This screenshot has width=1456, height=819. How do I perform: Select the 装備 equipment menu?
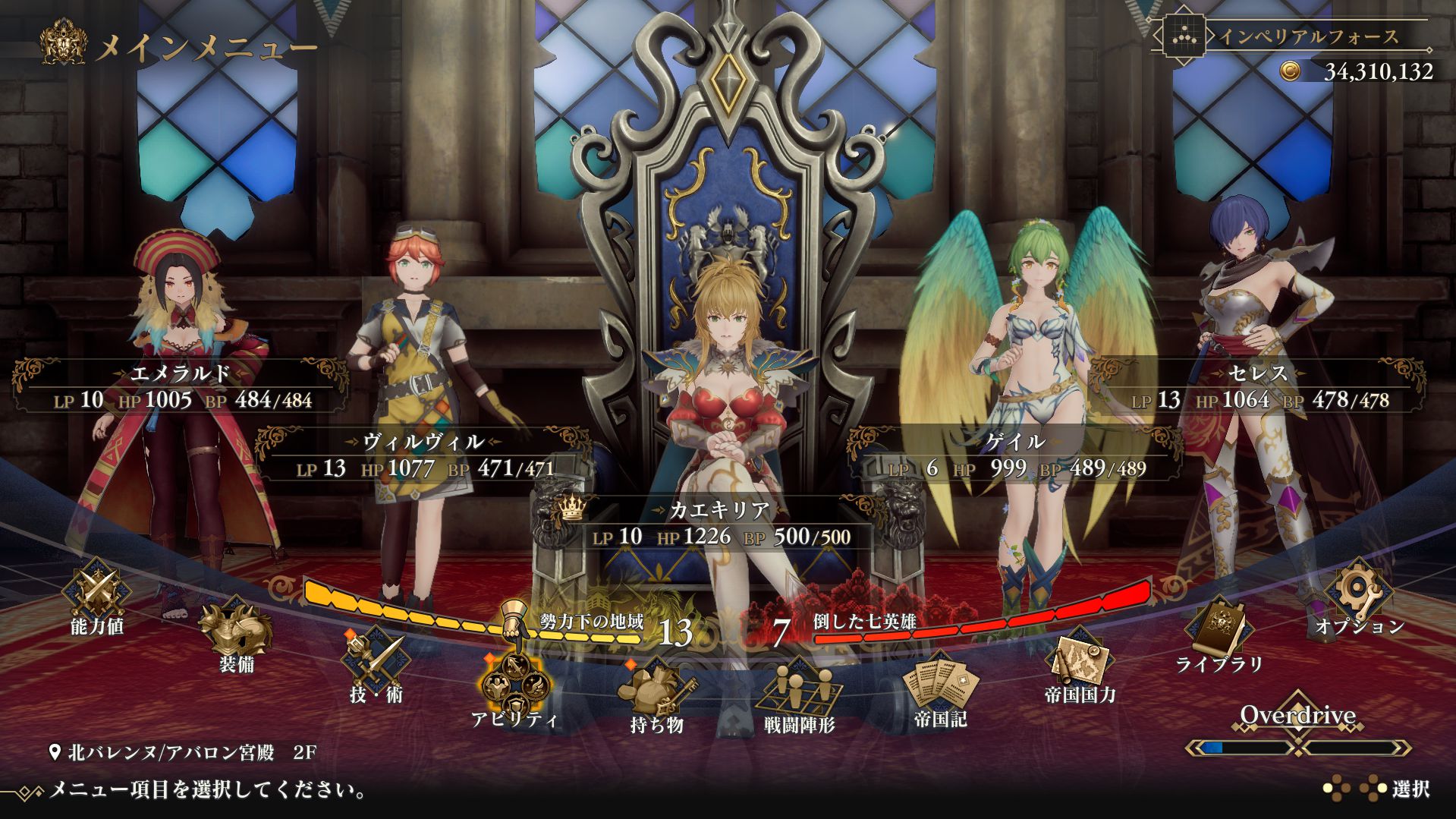(236, 635)
